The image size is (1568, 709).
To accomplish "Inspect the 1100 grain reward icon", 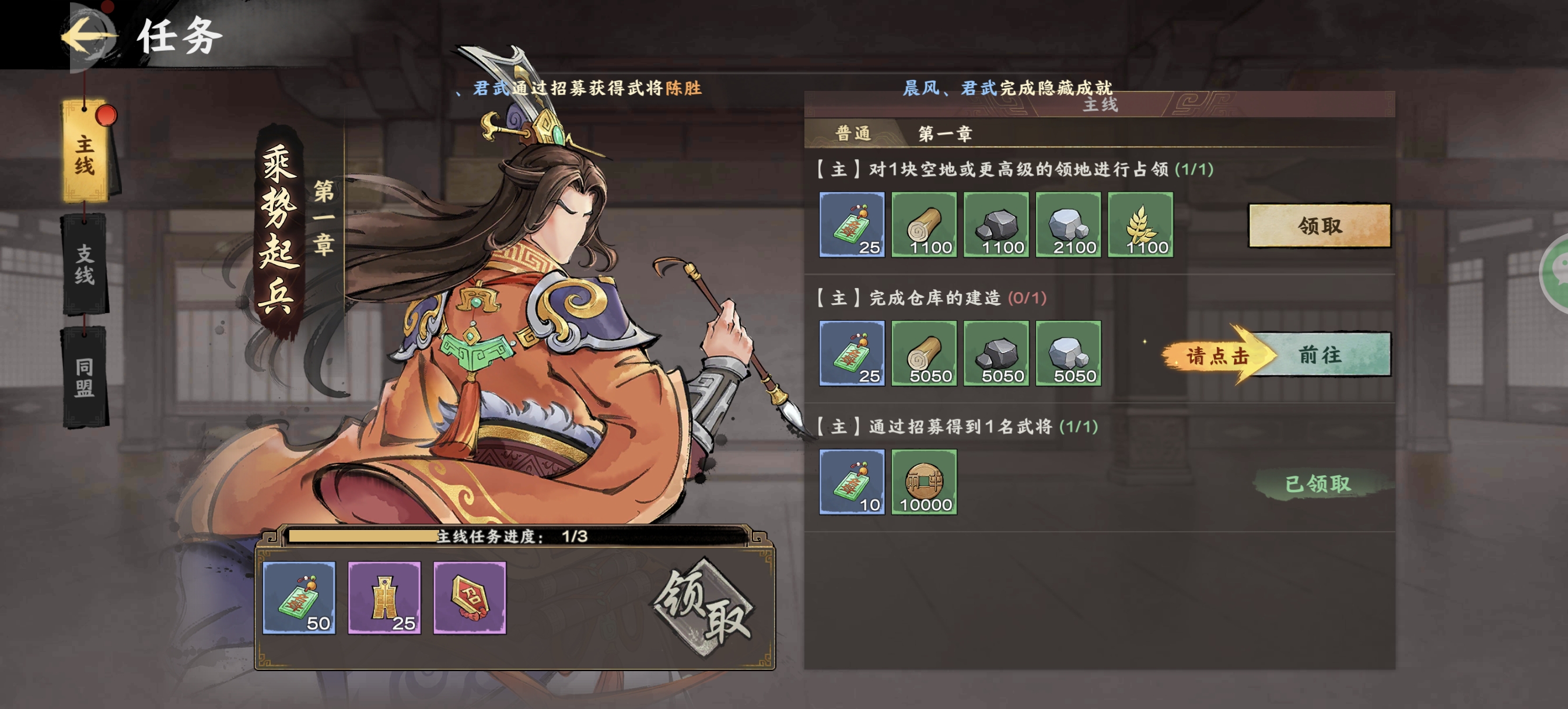I will point(1140,224).
